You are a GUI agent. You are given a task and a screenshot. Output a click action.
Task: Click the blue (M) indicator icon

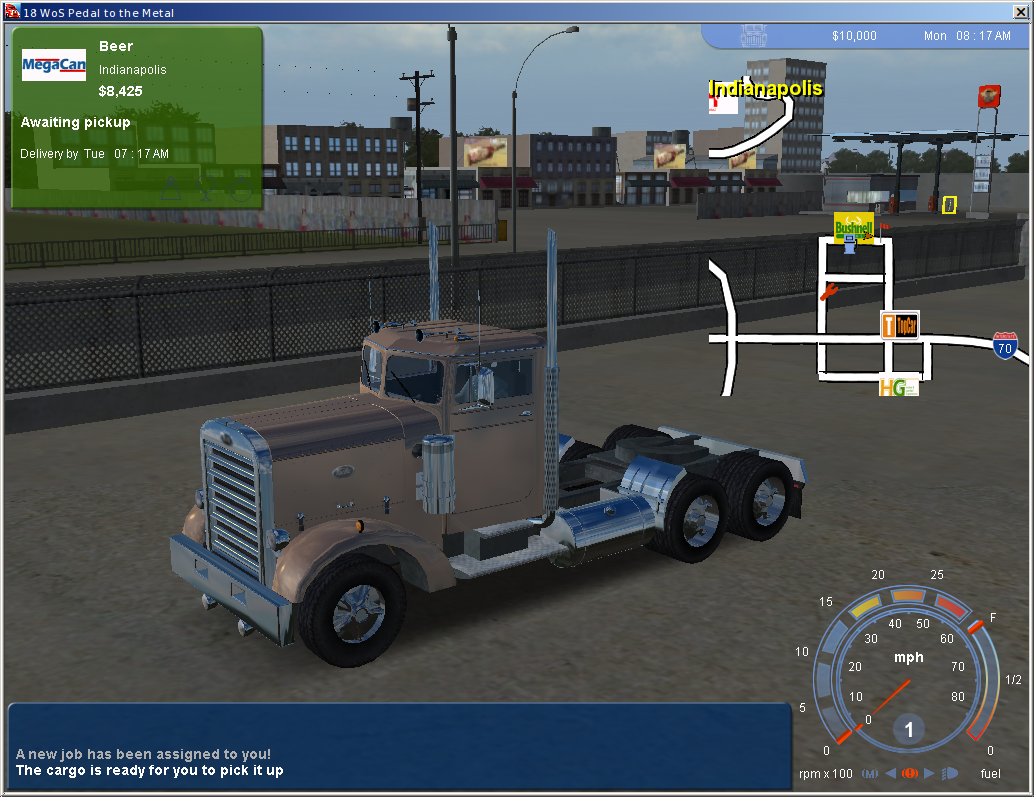[x=869, y=773]
